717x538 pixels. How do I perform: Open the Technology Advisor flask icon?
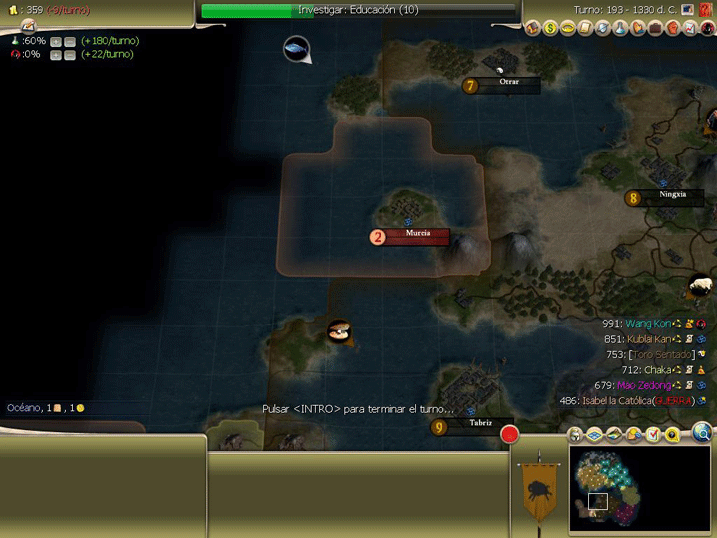coord(620,28)
